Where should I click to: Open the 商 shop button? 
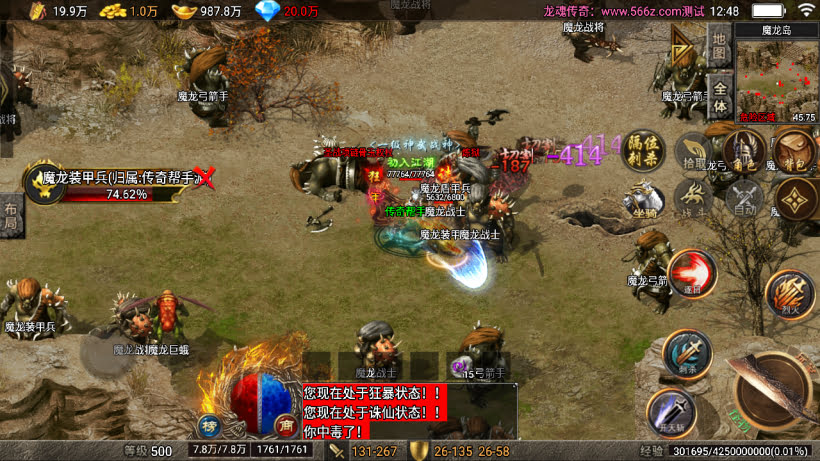pos(285,424)
